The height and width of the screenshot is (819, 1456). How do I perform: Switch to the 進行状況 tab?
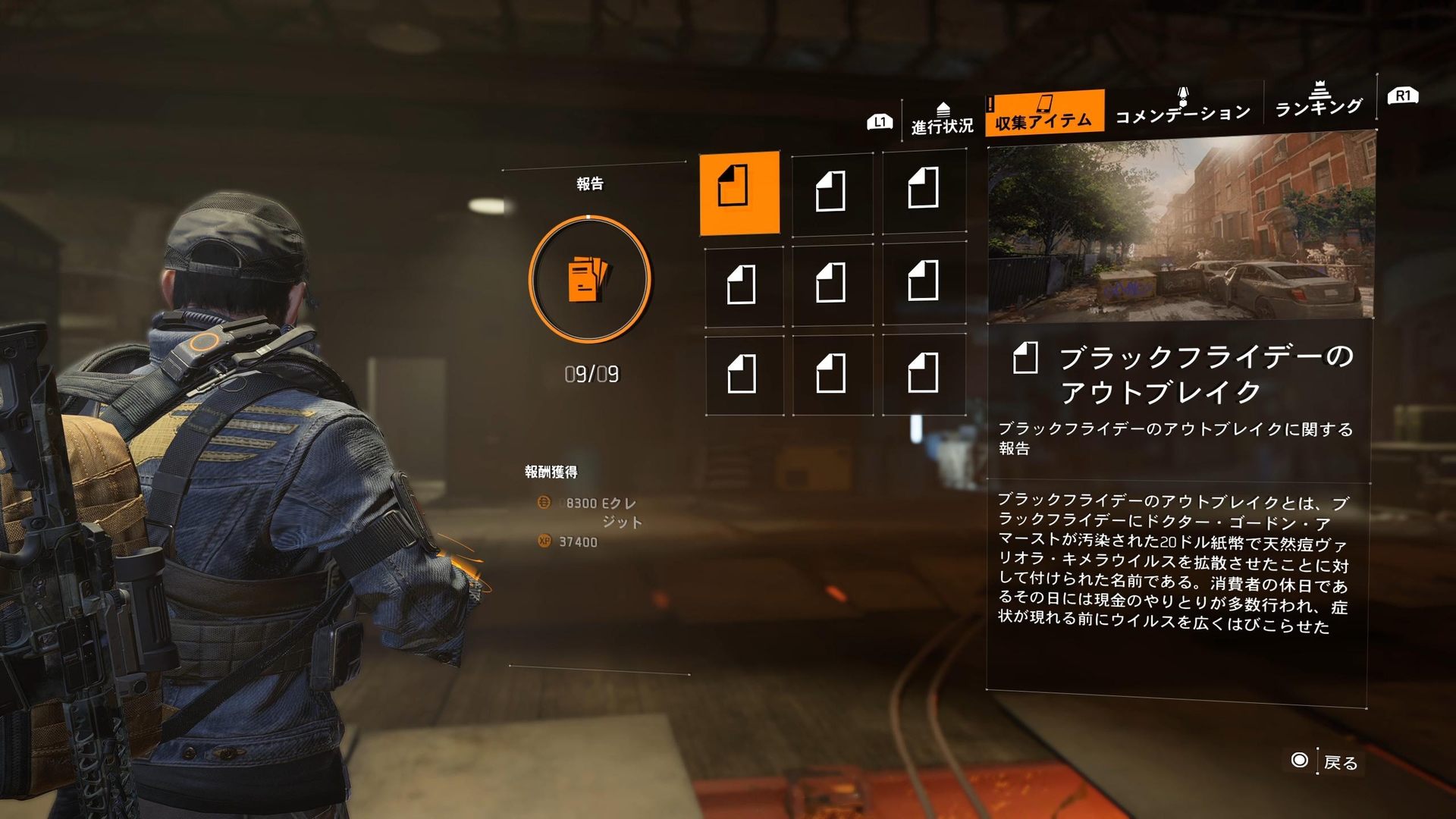[x=940, y=121]
